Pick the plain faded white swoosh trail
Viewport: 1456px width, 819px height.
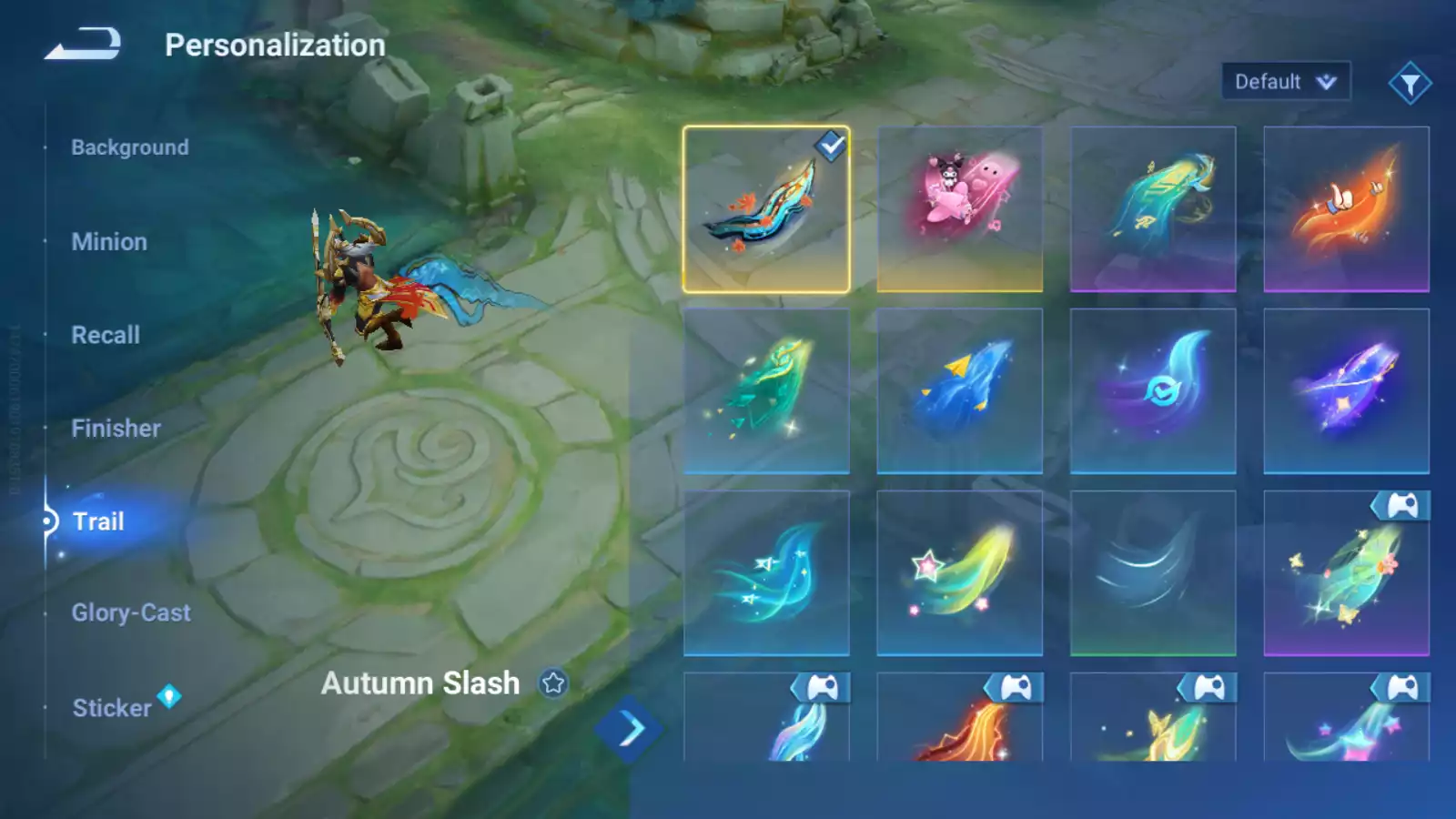pyautogui.click(x=1153, y=573)
